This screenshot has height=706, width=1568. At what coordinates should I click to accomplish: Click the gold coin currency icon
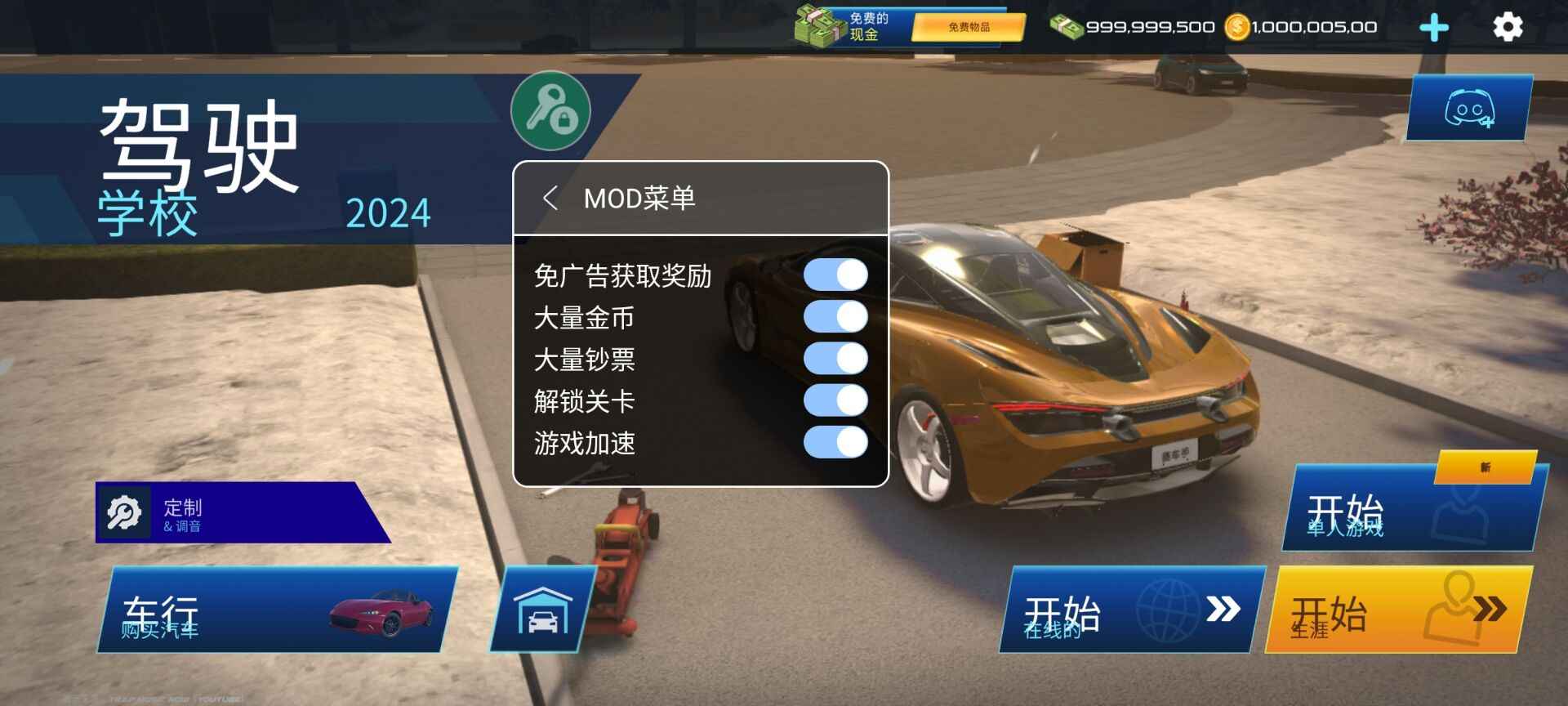tap(1238, 27)
